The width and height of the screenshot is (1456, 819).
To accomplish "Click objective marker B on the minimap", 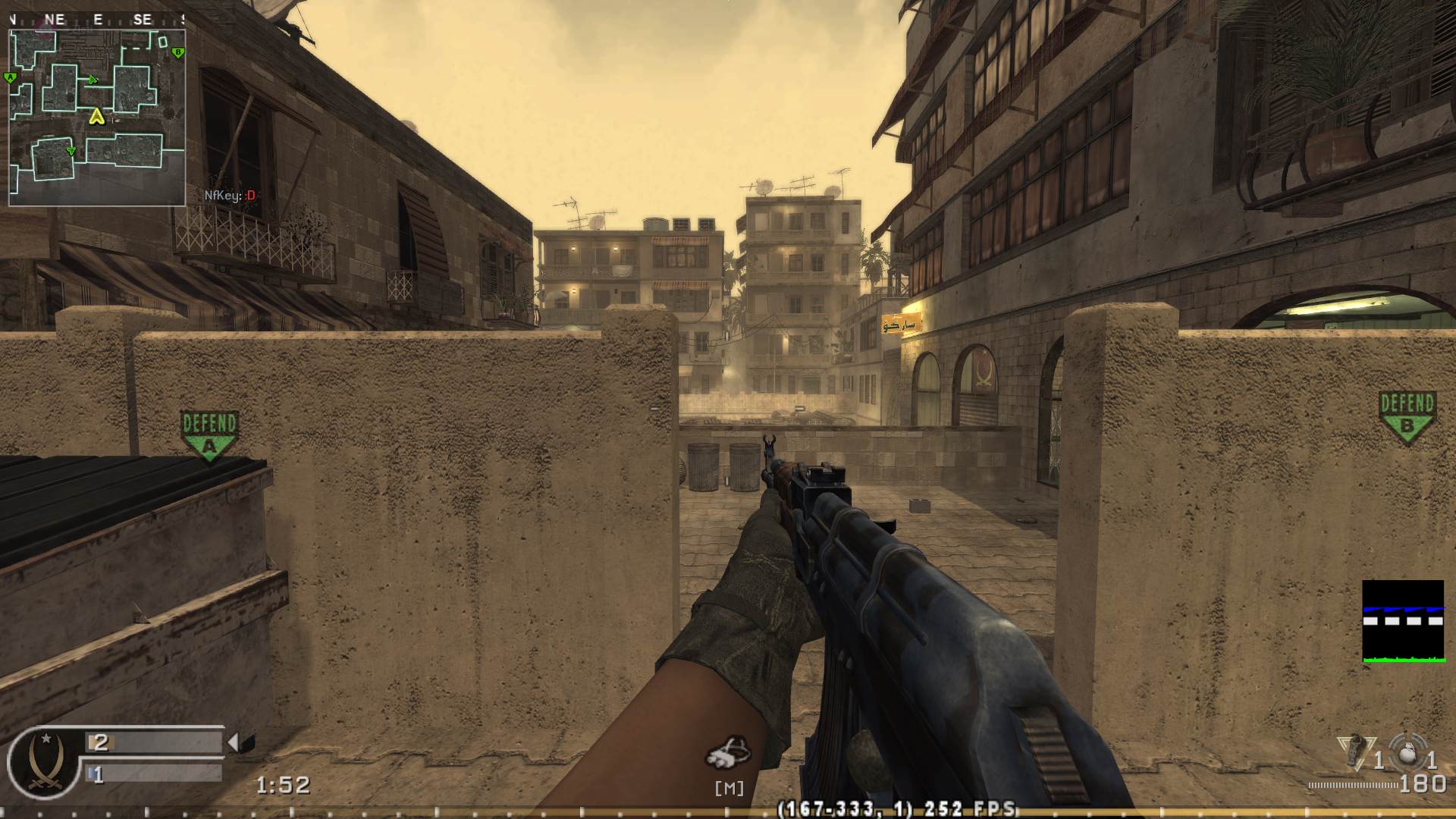I will [178, 52].
